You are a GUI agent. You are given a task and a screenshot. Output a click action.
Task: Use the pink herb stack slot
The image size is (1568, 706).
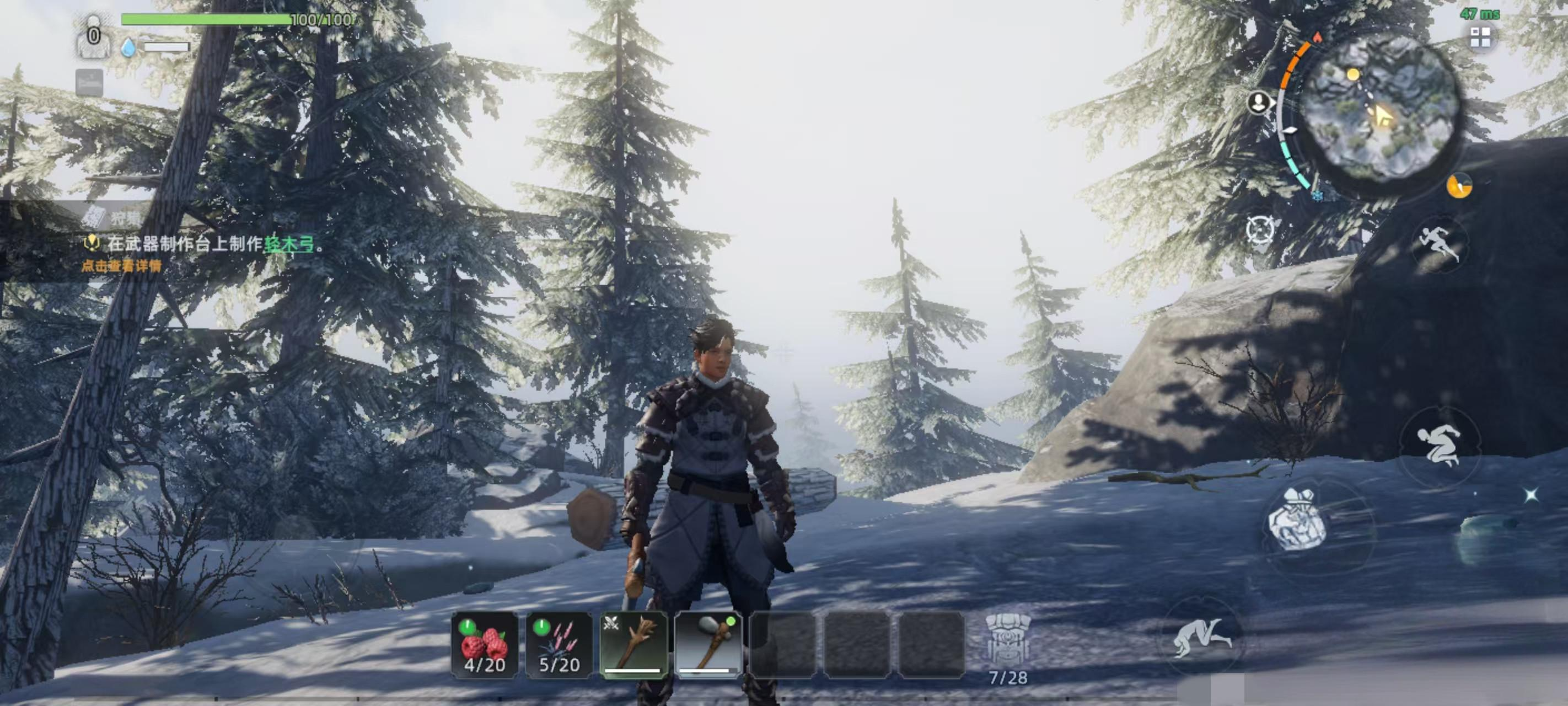pyautogui.click(x=559, y=645)
